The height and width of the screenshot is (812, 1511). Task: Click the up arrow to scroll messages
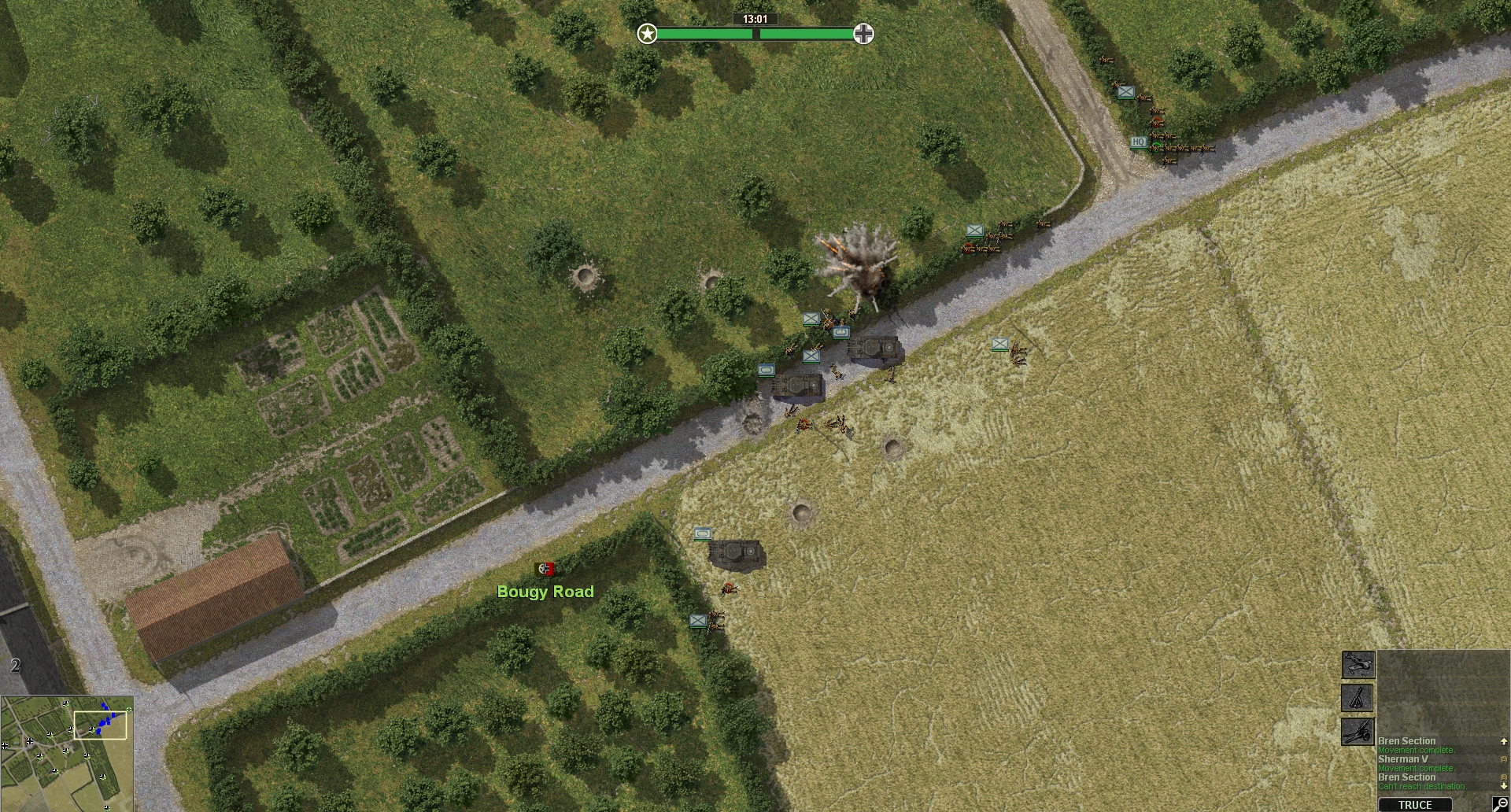1504,742
